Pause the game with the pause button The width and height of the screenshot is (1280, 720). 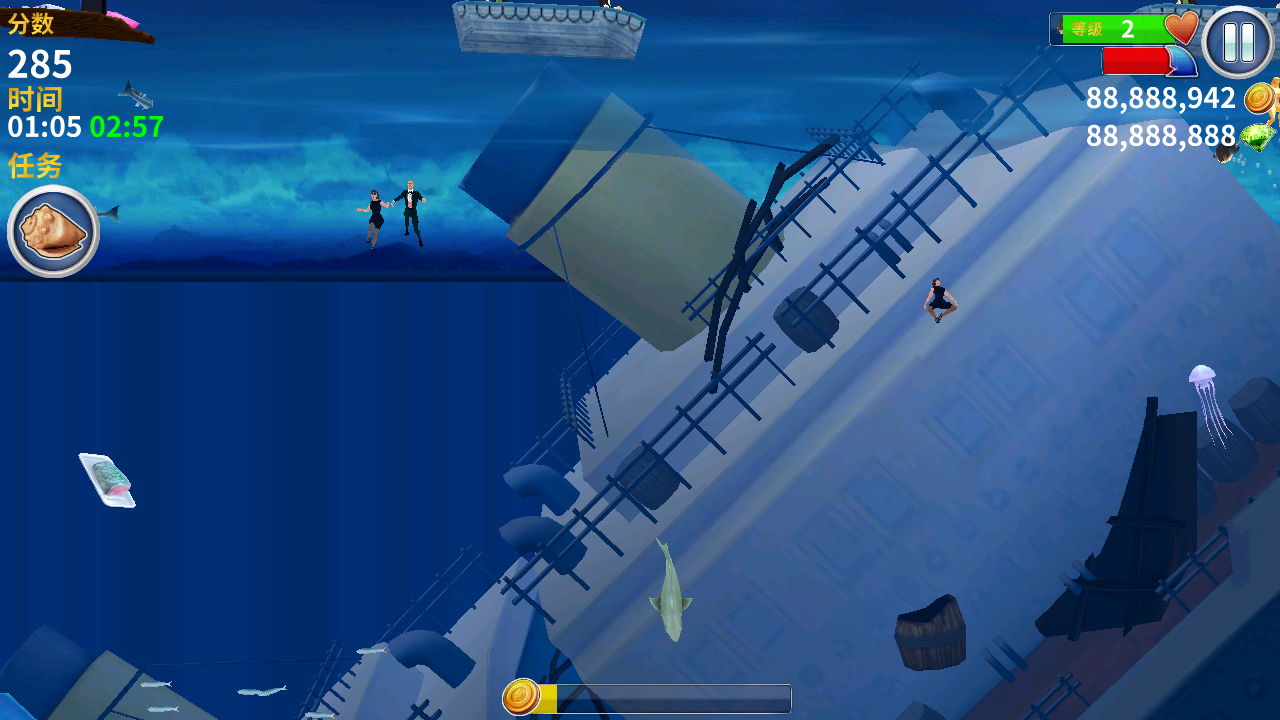point(1238,42)
